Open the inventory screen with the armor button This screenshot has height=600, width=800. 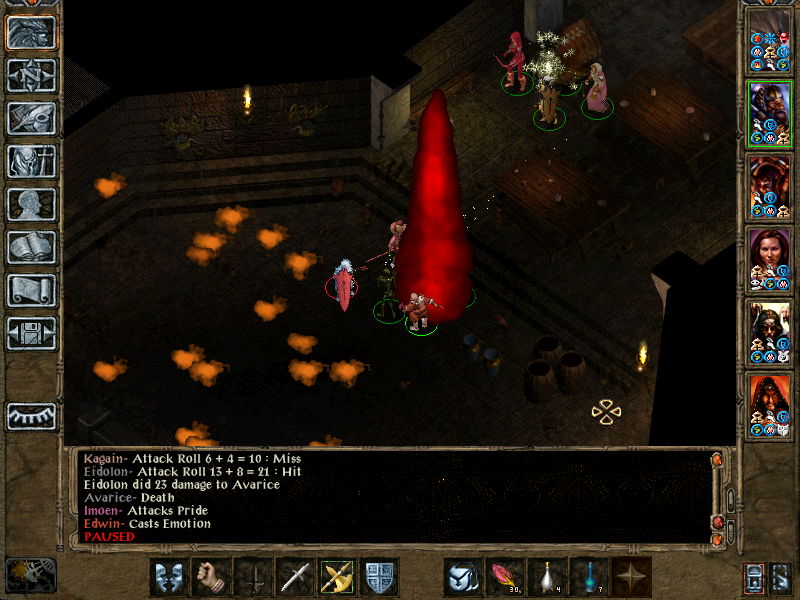31,161
